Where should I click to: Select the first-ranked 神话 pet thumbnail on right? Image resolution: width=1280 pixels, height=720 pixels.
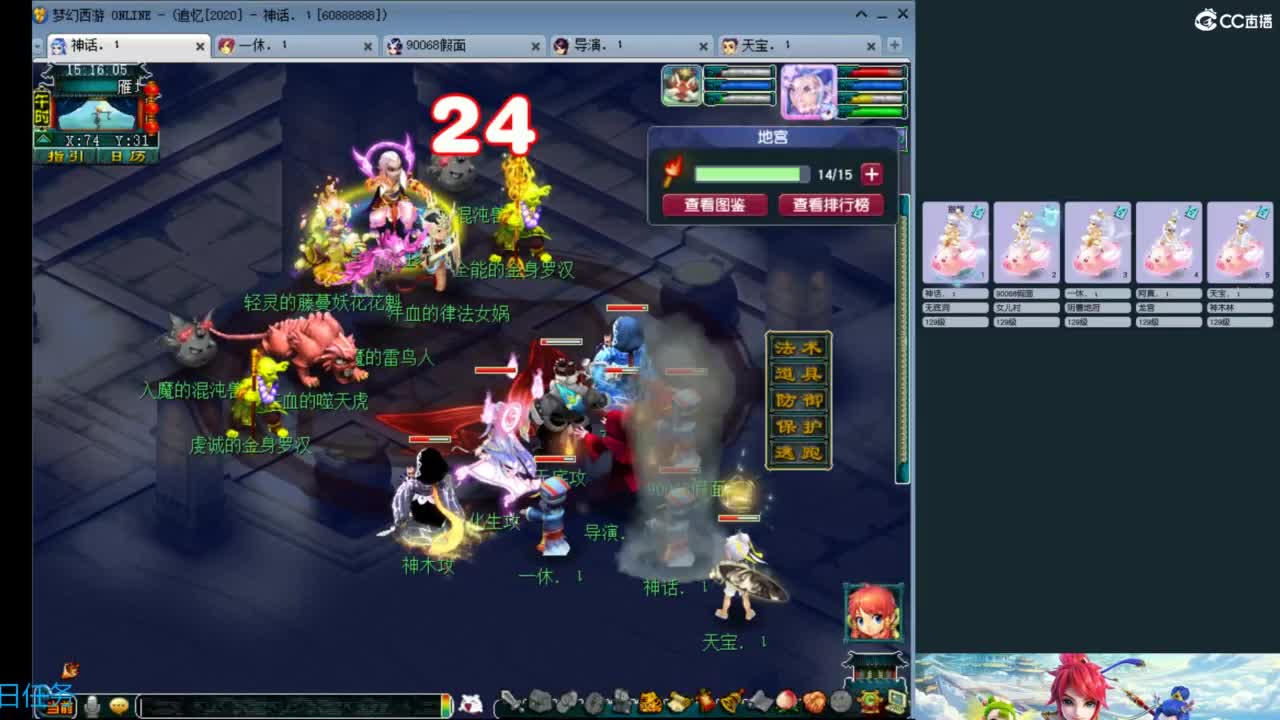(955, 240)
